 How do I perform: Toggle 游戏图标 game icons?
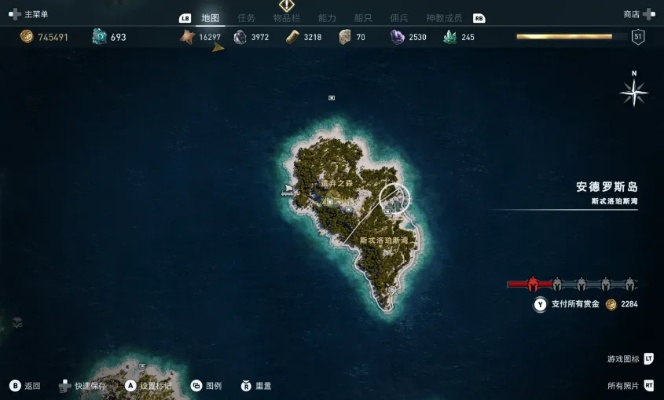point(628,357)
